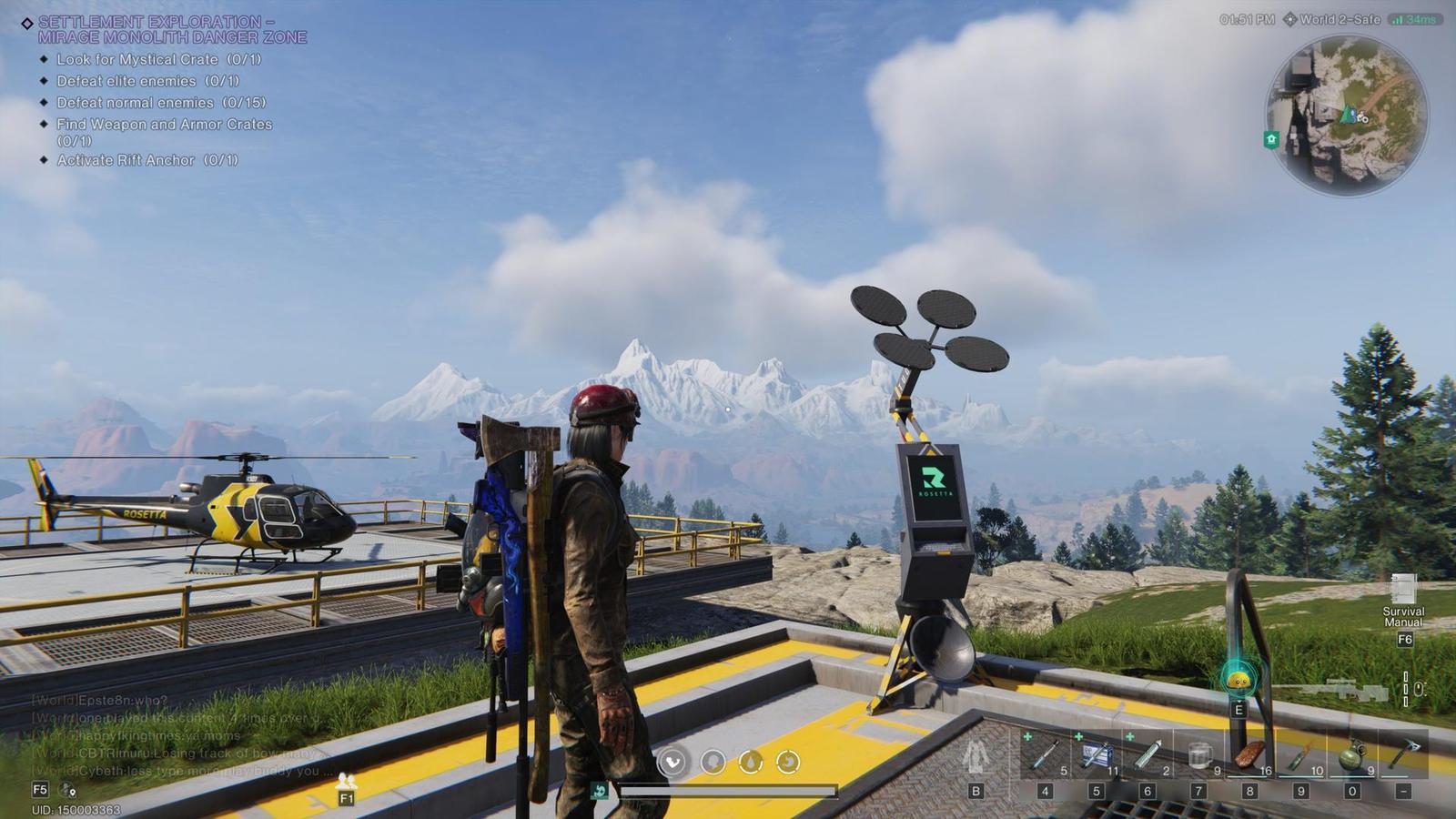Equip the frag grenade slot
This screenshot has height=819, width=1456.
[x=1352, y=754]
